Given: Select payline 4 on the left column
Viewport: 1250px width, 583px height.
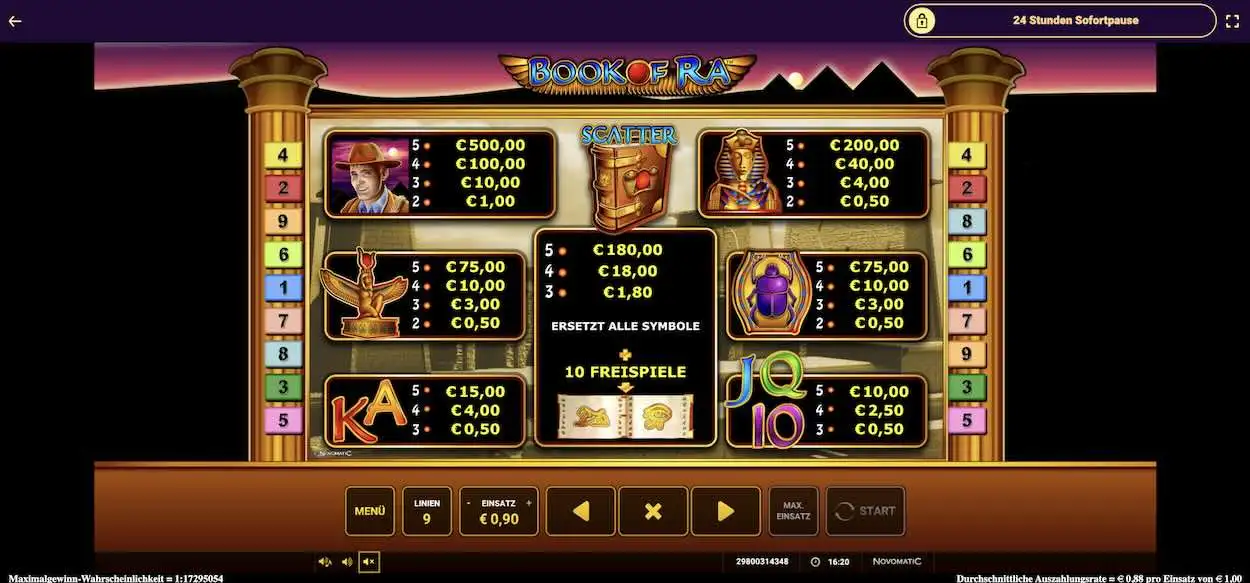Looking at the screenshot, I should (x=283, y=155).
